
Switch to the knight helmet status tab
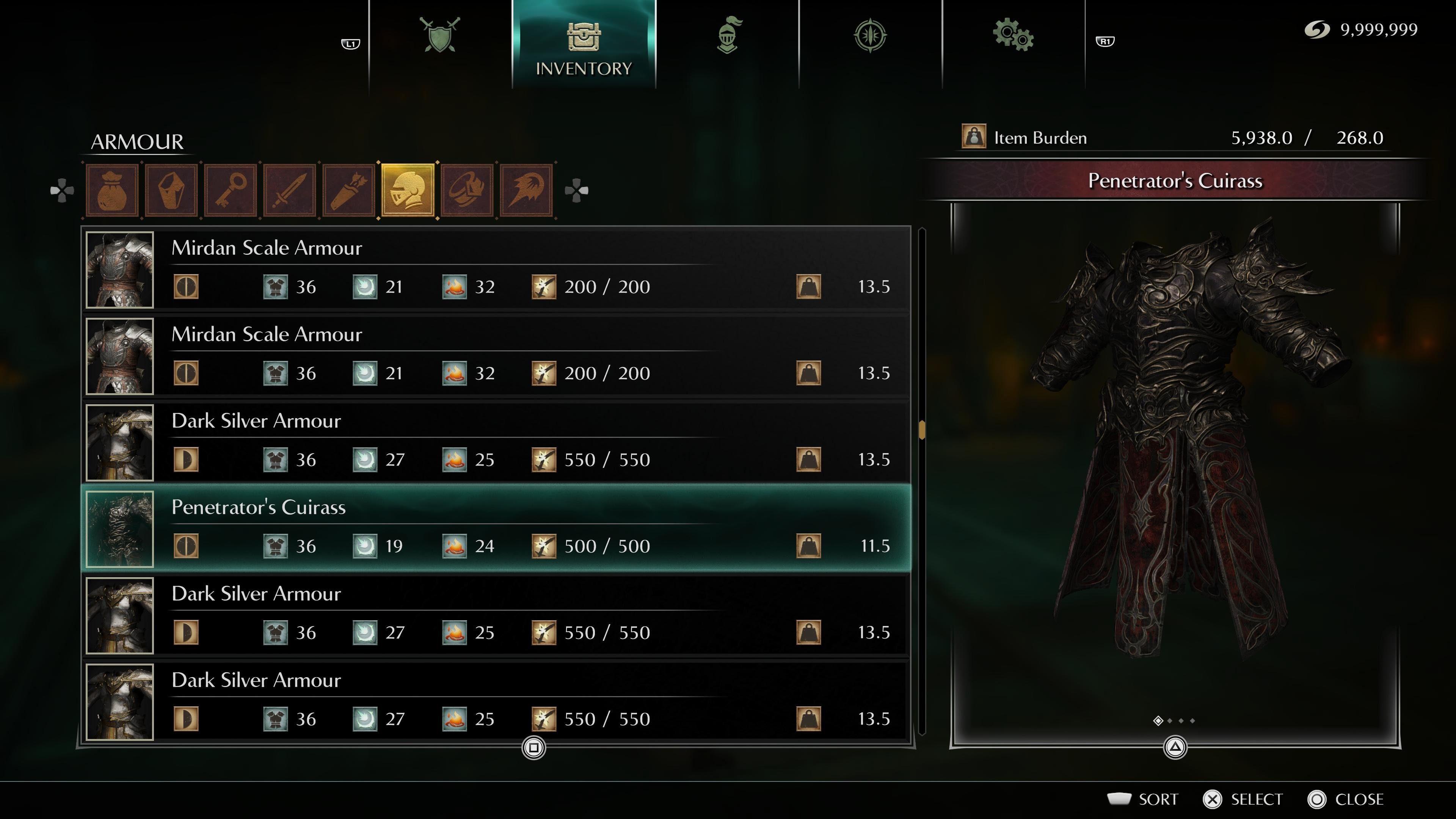point(728,35)
